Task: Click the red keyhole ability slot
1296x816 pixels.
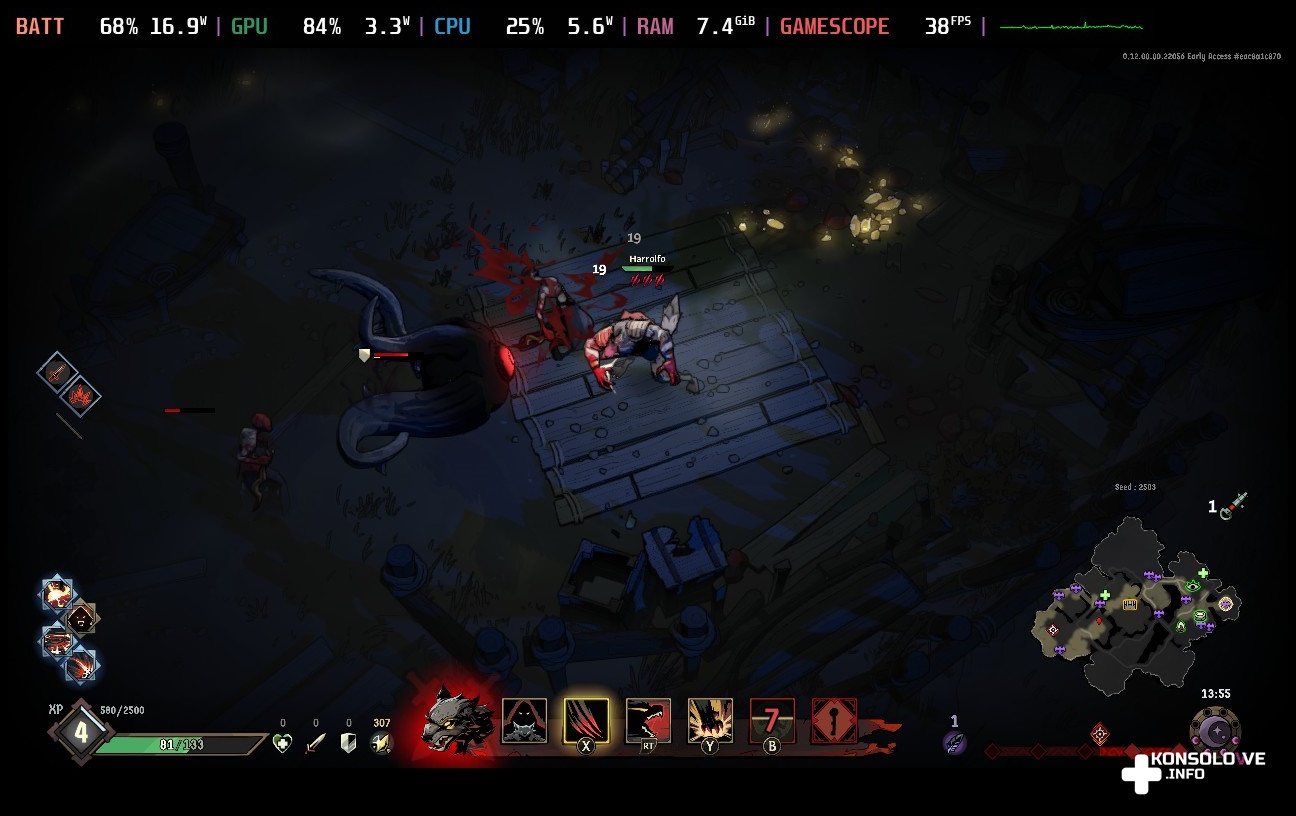Action: coord(834,721)
